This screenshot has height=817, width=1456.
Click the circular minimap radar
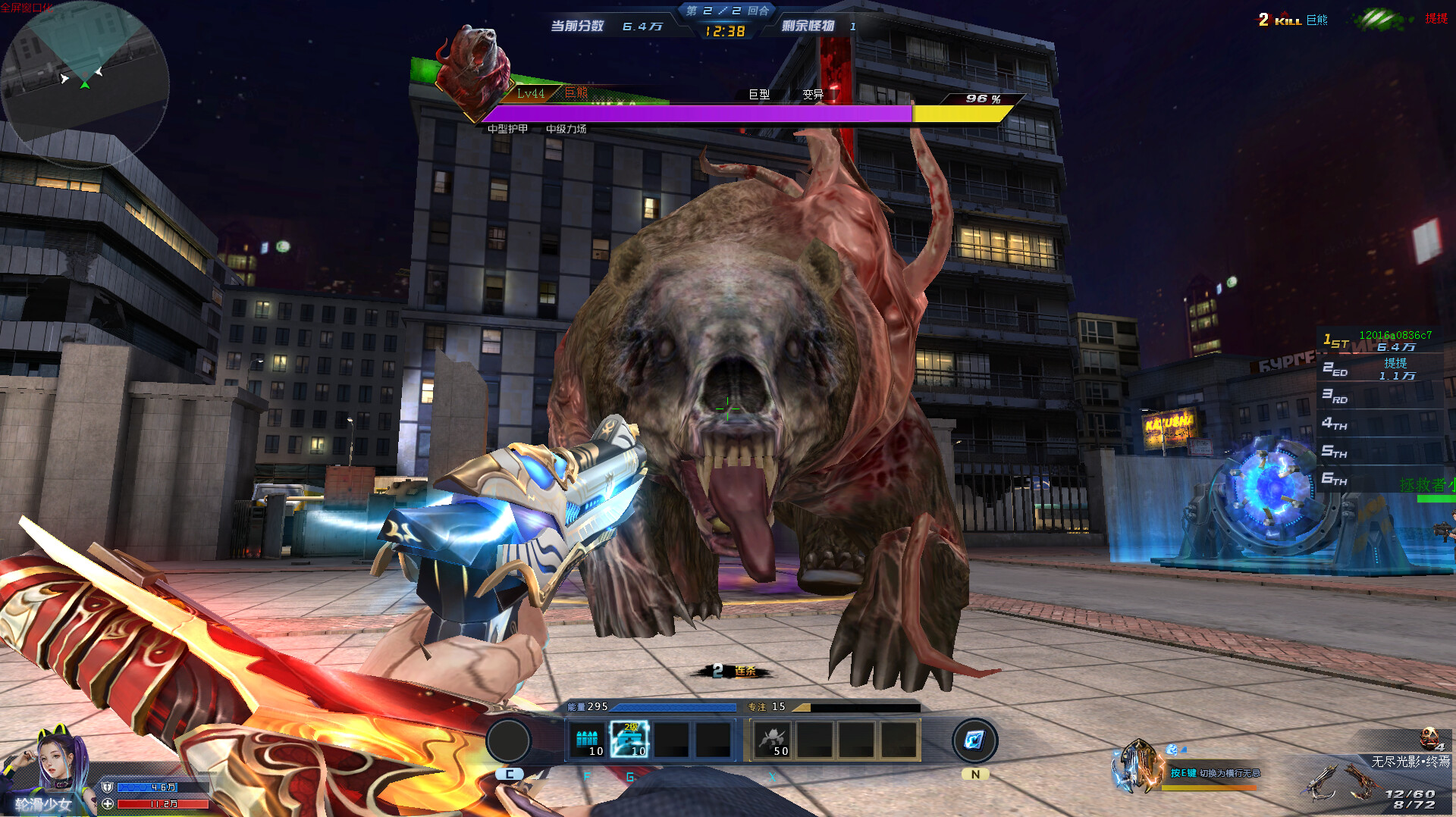coord(83,82)
